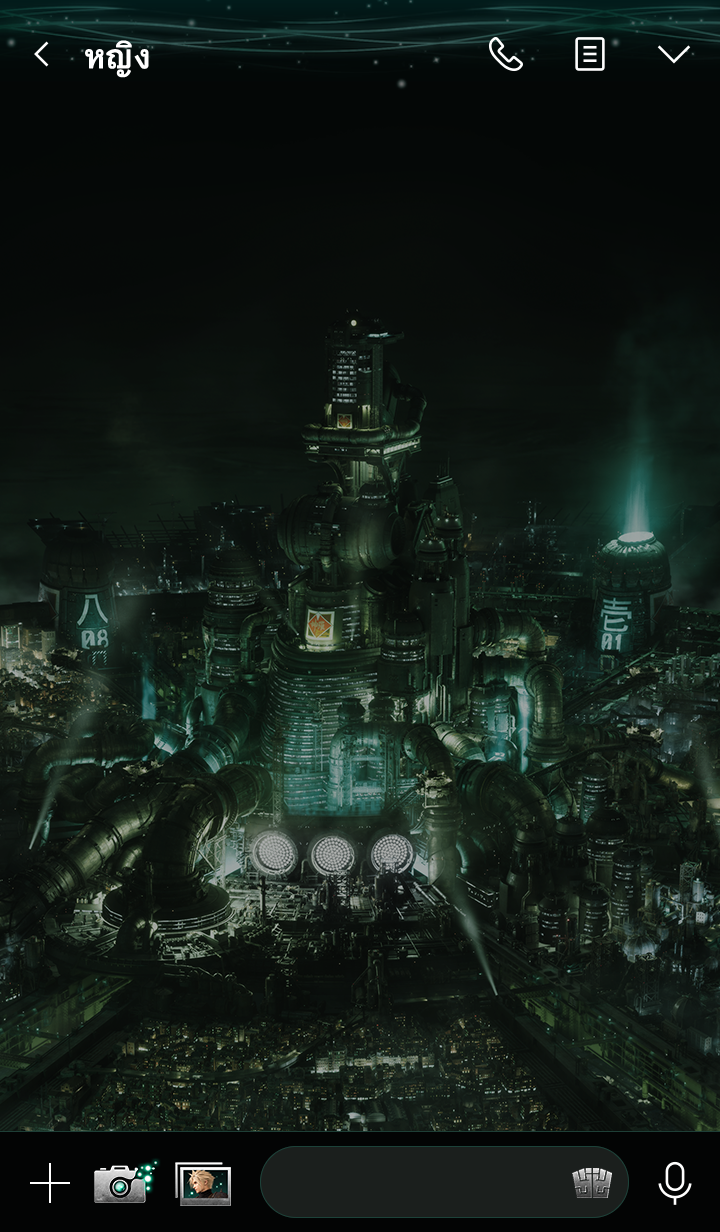The height and width of the screenshot is (1232, 720).
Task: Open the sticker keyboard
Action: pyautogui.click(x=592, y=1183)
